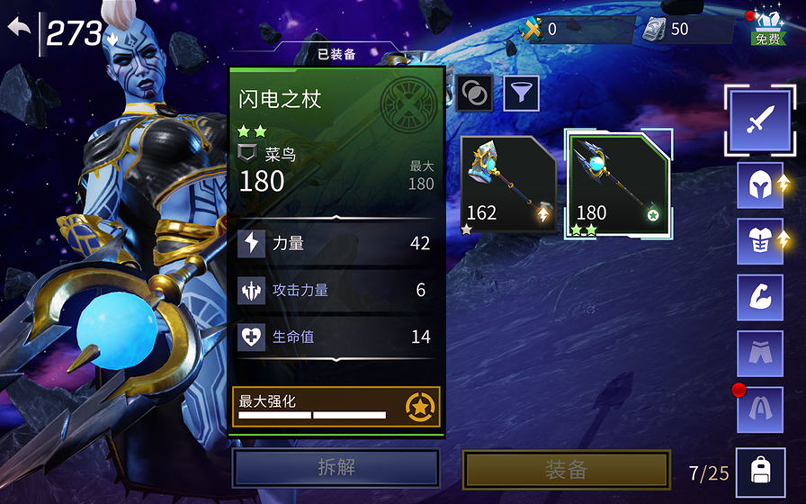Image resolution: width=806 pixels, height=504 pixels.
Task: Switch to the chest armor category
Action: (759, 241)
